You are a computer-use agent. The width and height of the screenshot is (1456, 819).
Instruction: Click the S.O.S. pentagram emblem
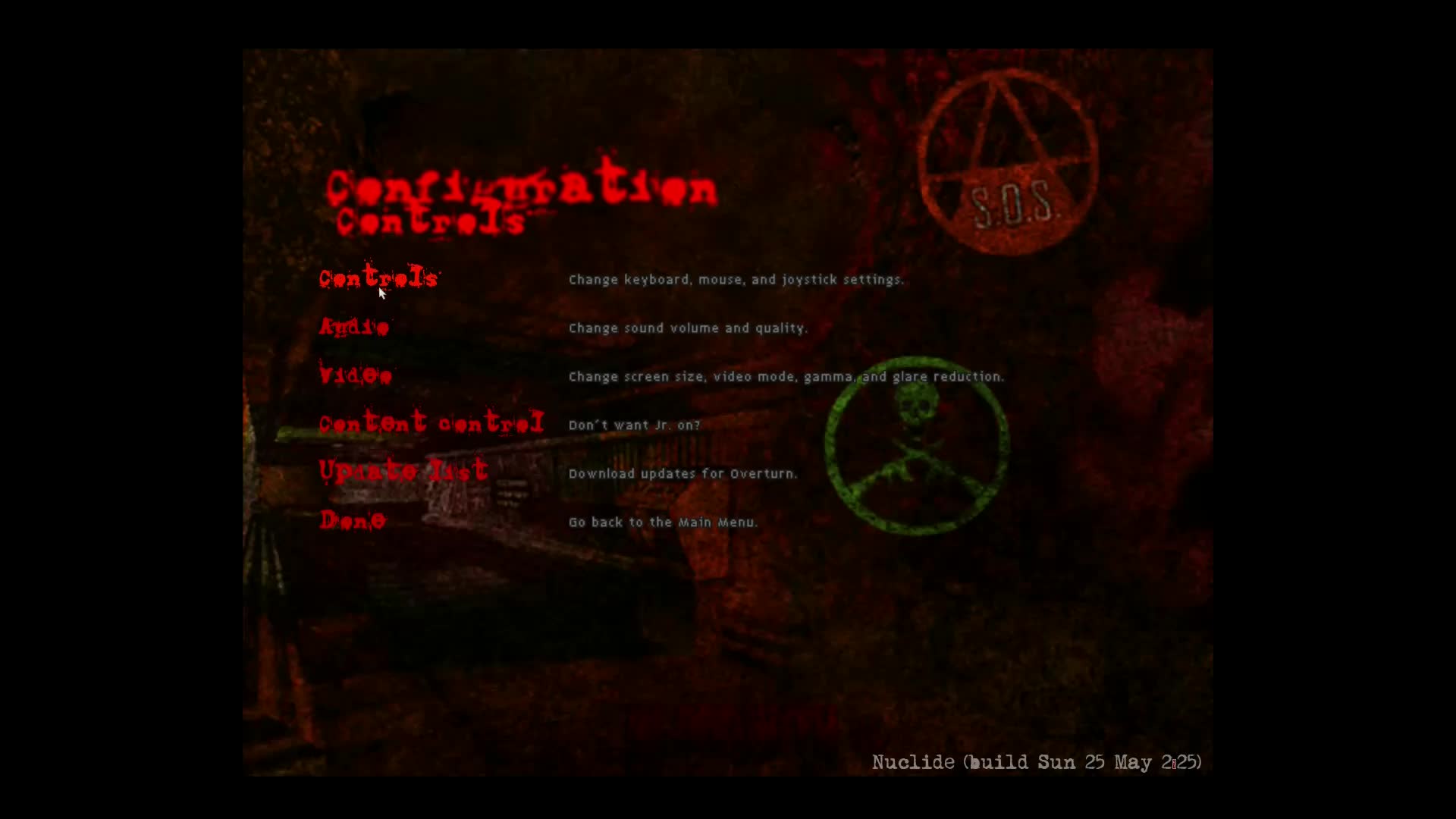click(1009, 163)
